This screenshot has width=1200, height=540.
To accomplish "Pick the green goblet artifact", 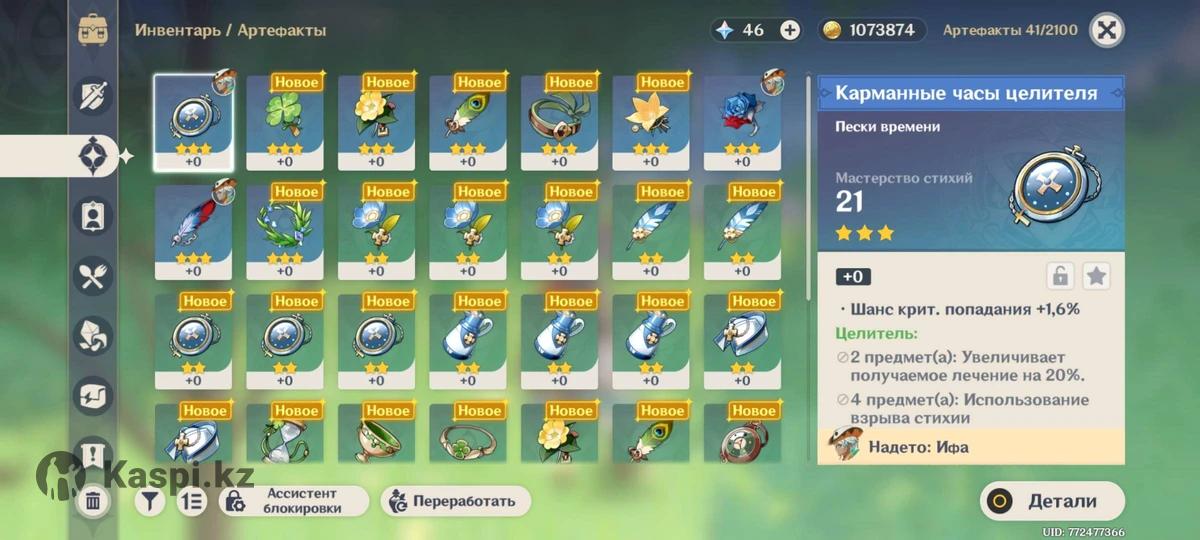I will click(x=376, y=438).
